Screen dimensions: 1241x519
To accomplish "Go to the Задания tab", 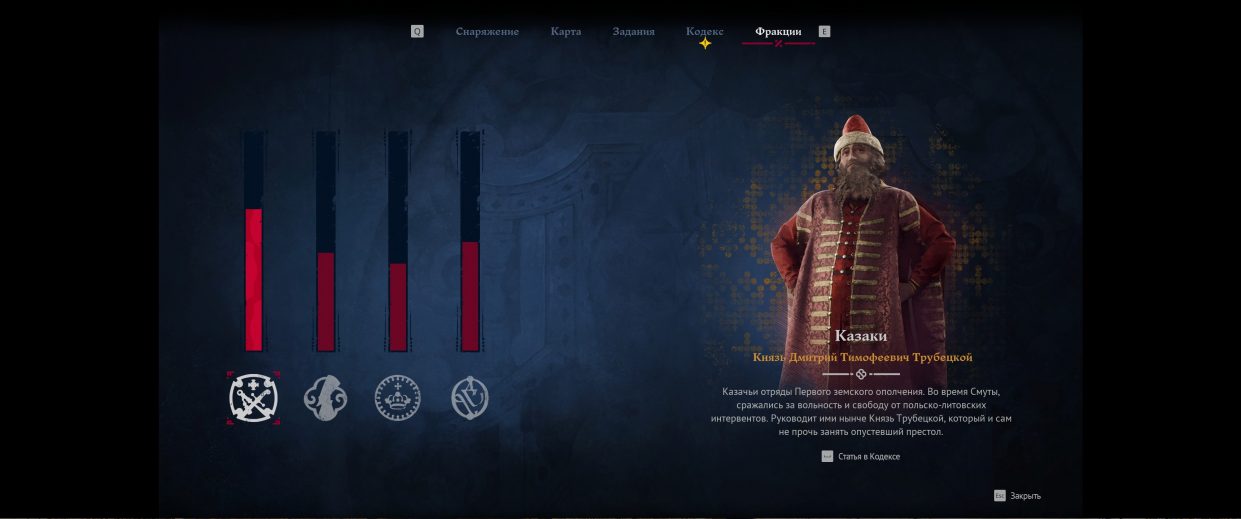I will click(x=633, y=32).
